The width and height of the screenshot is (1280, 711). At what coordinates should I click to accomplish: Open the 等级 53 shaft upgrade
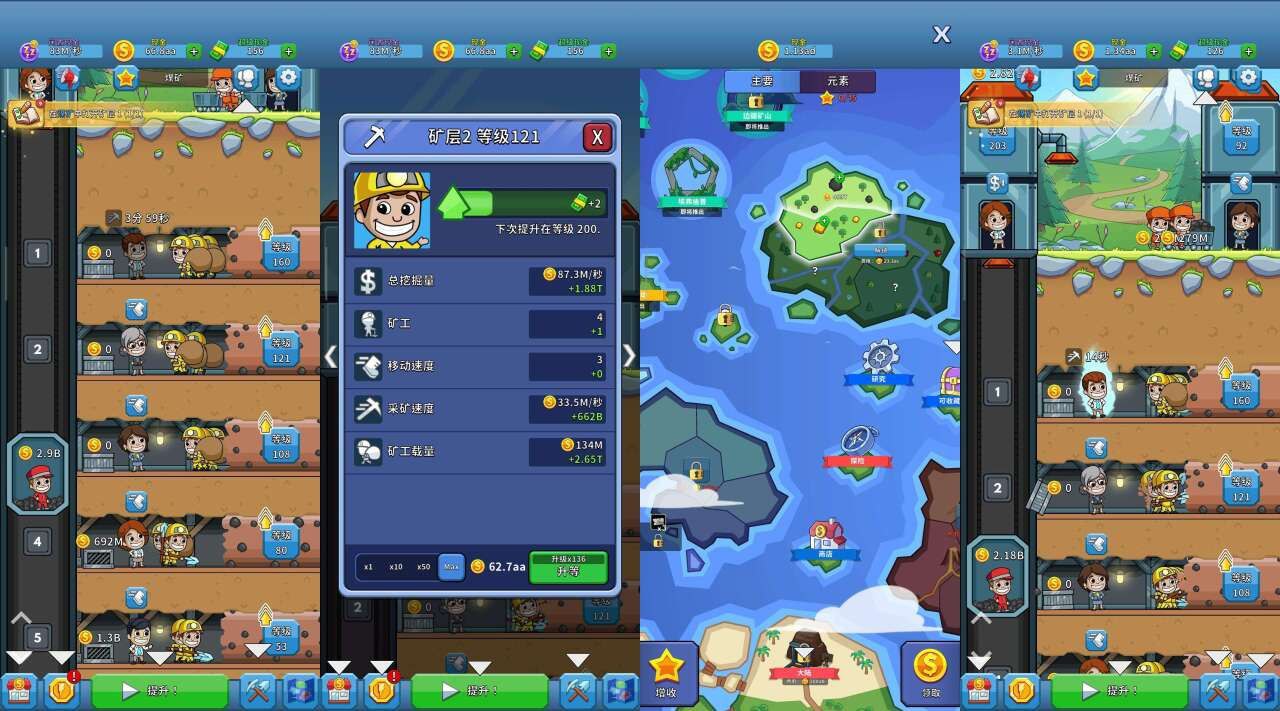(281, 637)
